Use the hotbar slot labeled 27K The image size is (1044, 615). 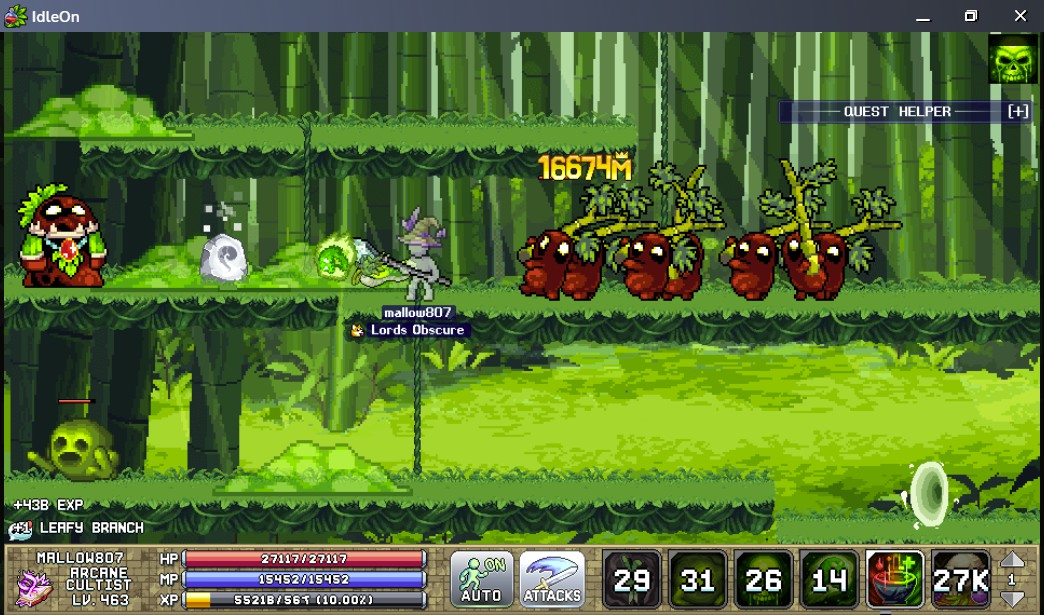point(961,579)
